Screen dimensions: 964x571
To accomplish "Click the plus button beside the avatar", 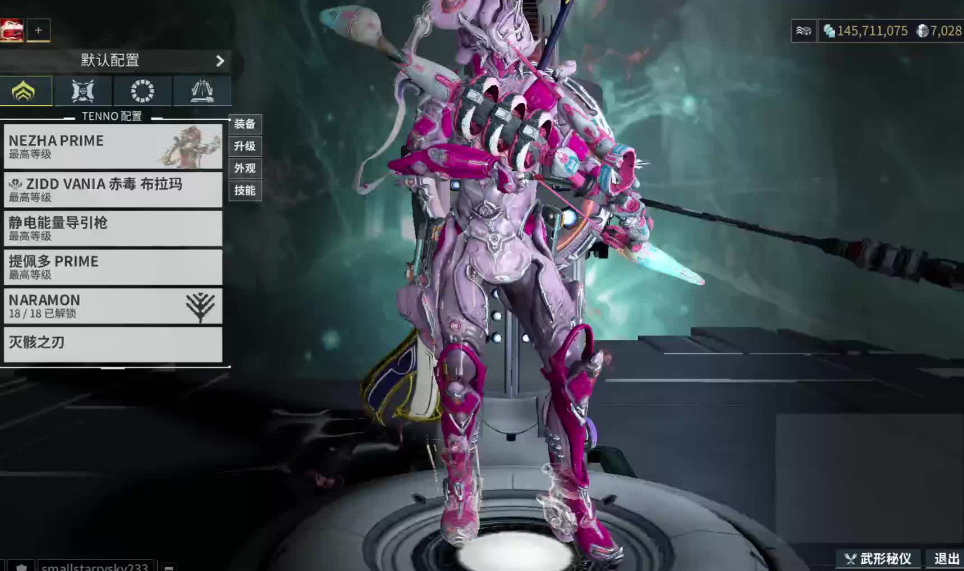I will [38, 30].
